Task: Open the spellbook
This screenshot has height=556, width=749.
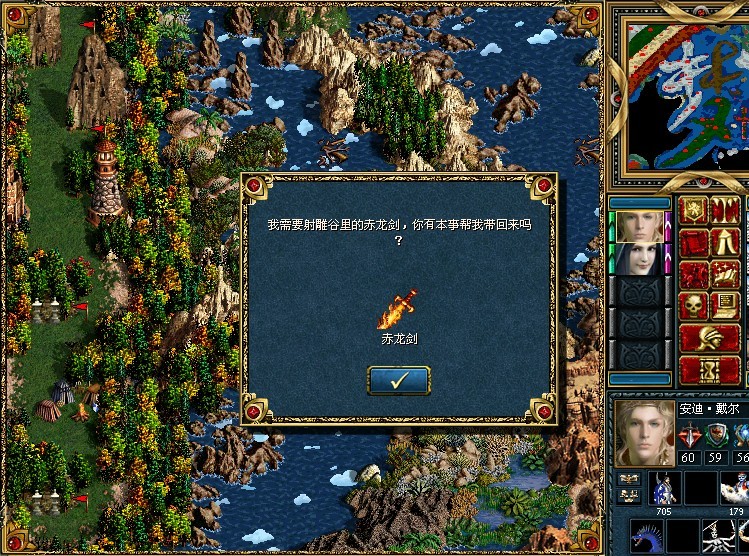Action: coord(726,275)
